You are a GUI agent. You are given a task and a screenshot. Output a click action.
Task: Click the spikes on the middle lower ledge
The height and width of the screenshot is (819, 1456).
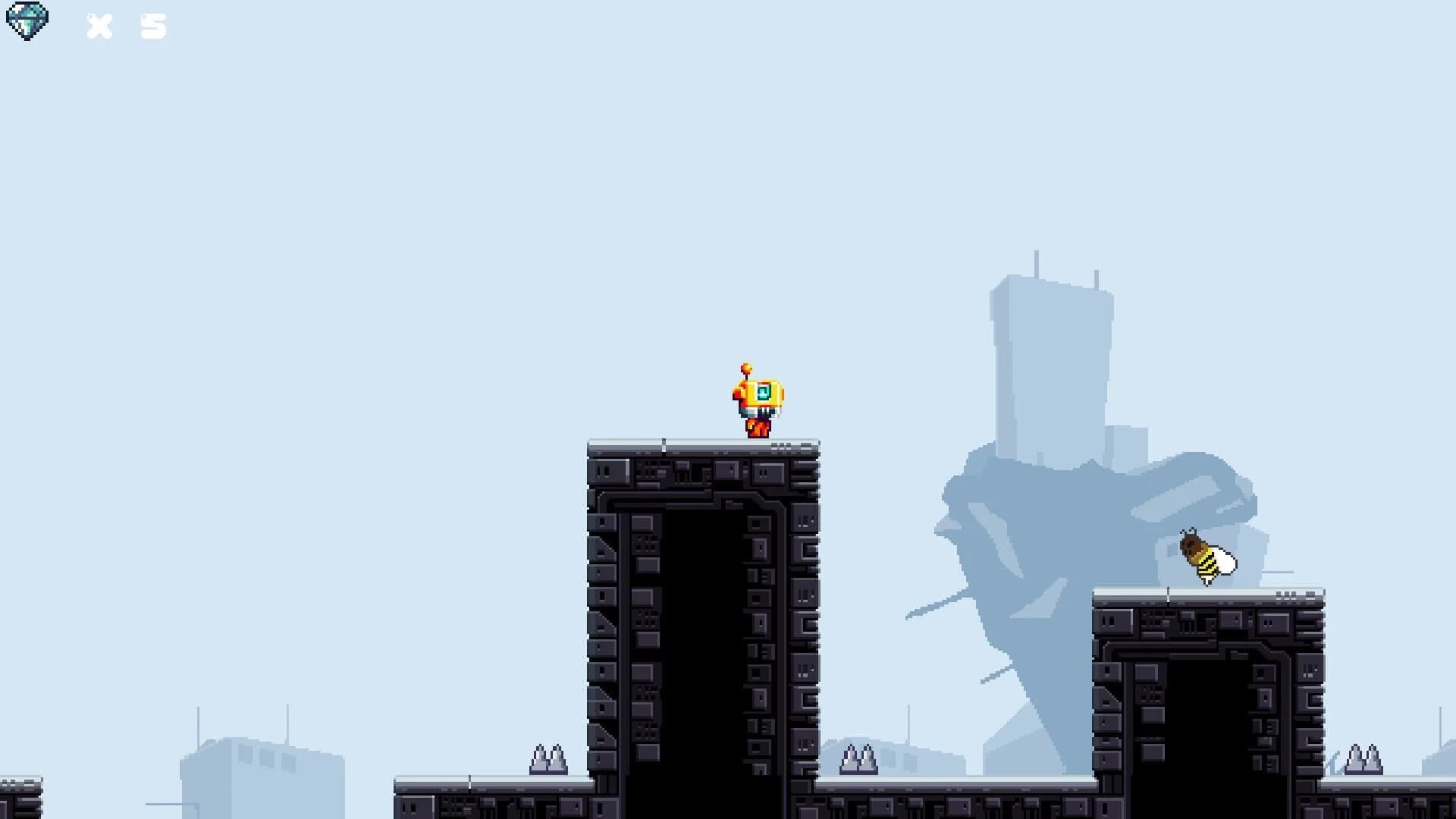coord(861,758)
